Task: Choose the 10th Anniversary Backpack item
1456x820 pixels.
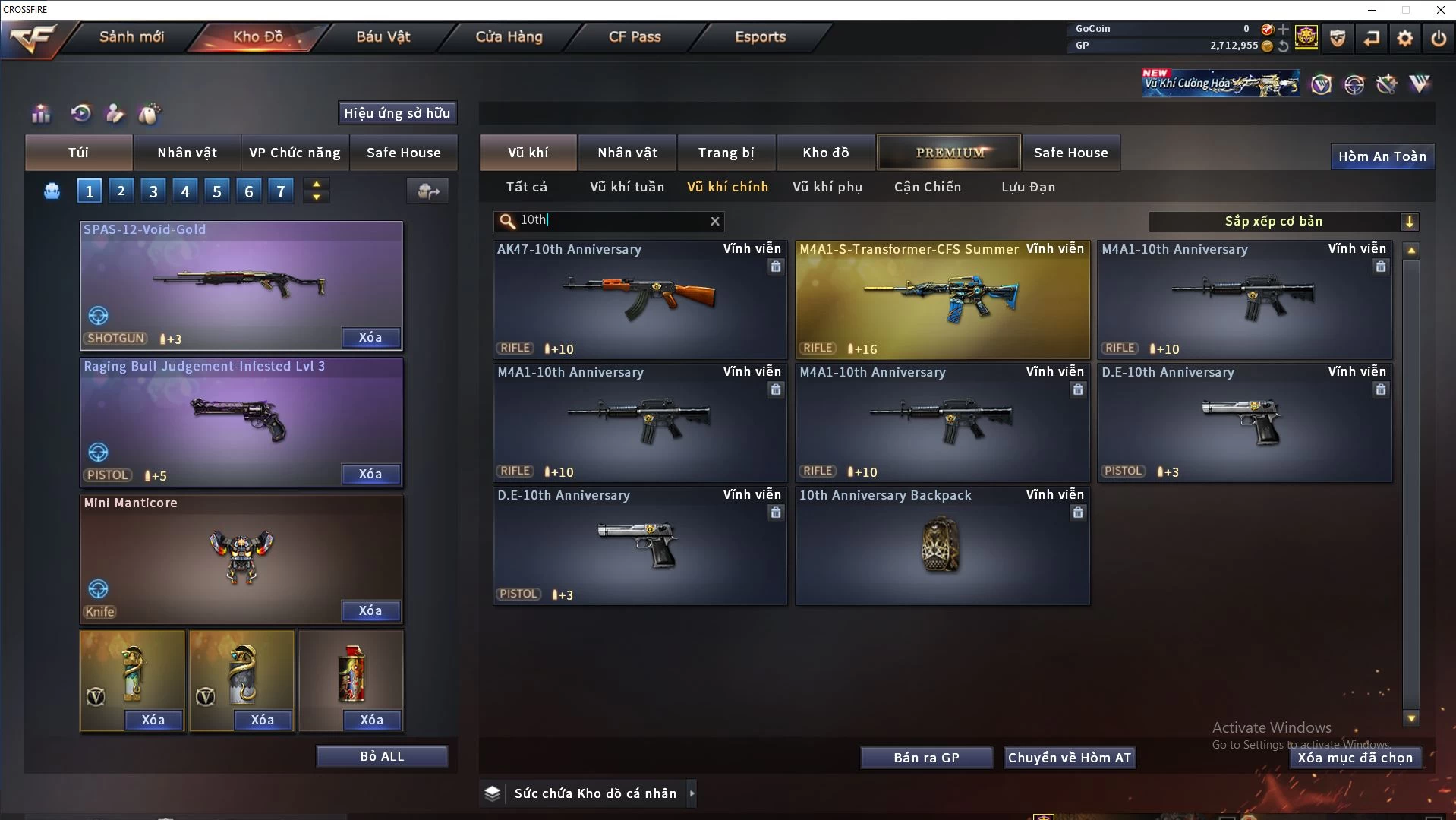Action: (942, 545)
